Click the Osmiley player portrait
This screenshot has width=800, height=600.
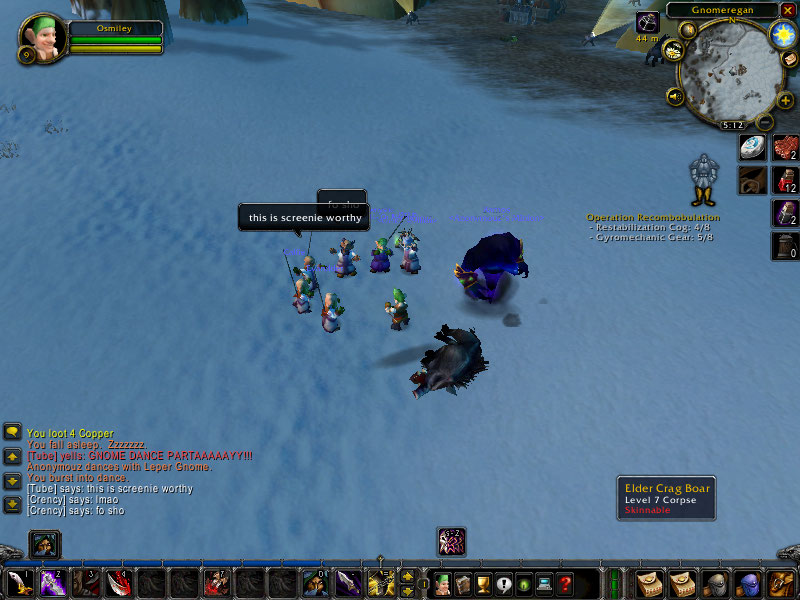43,38
